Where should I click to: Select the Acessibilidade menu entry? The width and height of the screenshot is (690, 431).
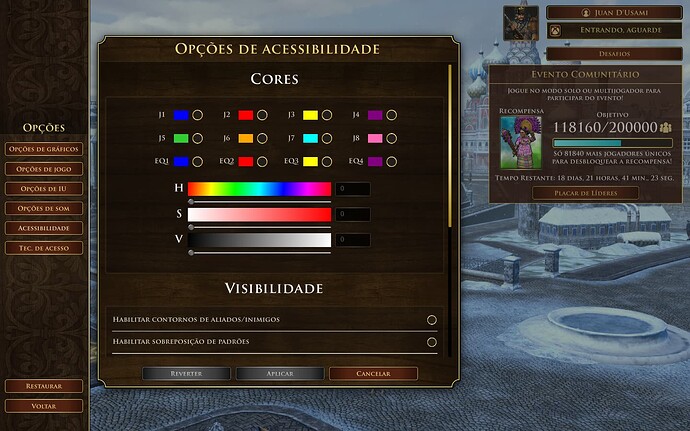pos(43,228)
